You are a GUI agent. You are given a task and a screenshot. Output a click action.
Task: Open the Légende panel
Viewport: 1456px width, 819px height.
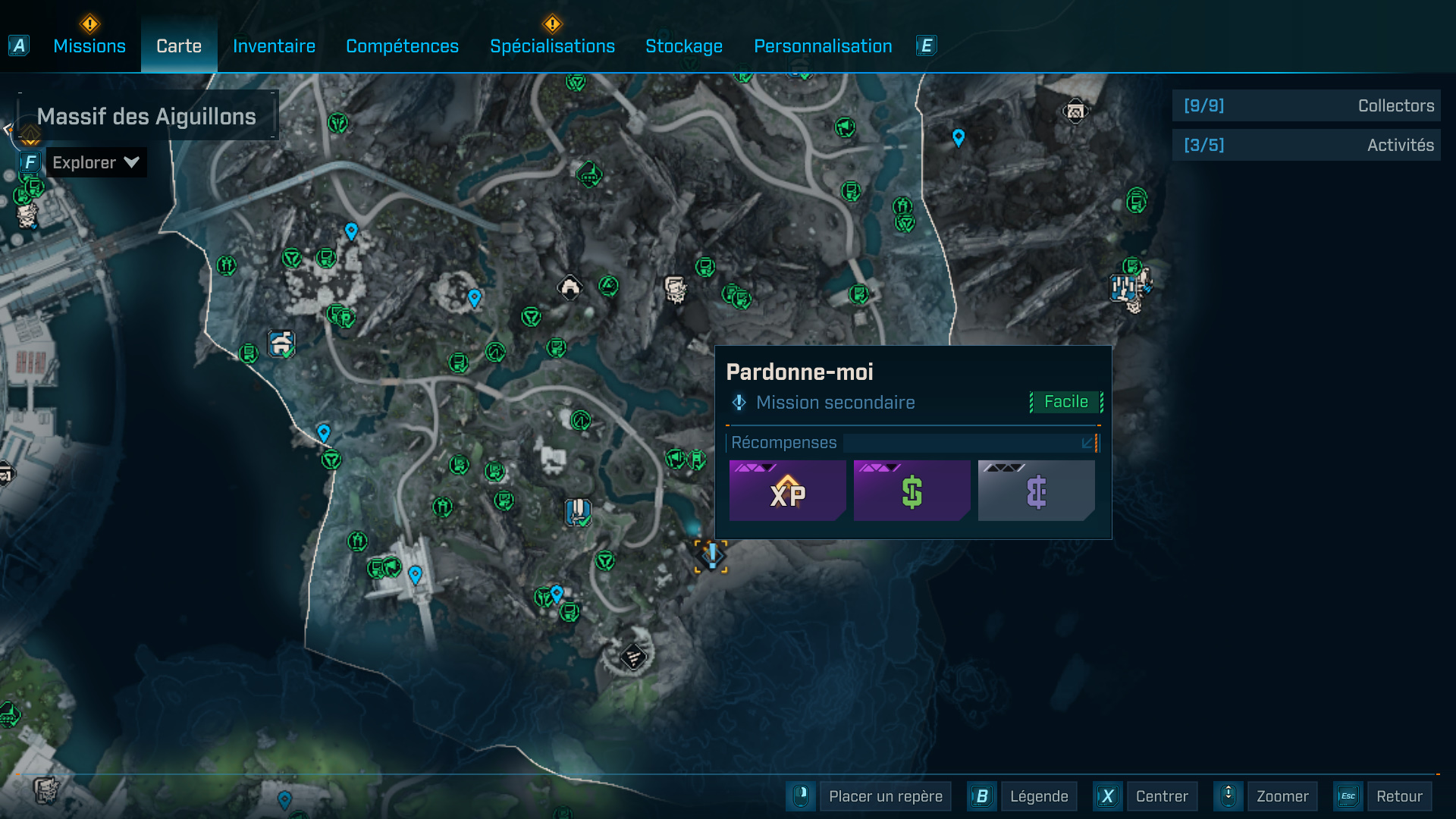1038,796
